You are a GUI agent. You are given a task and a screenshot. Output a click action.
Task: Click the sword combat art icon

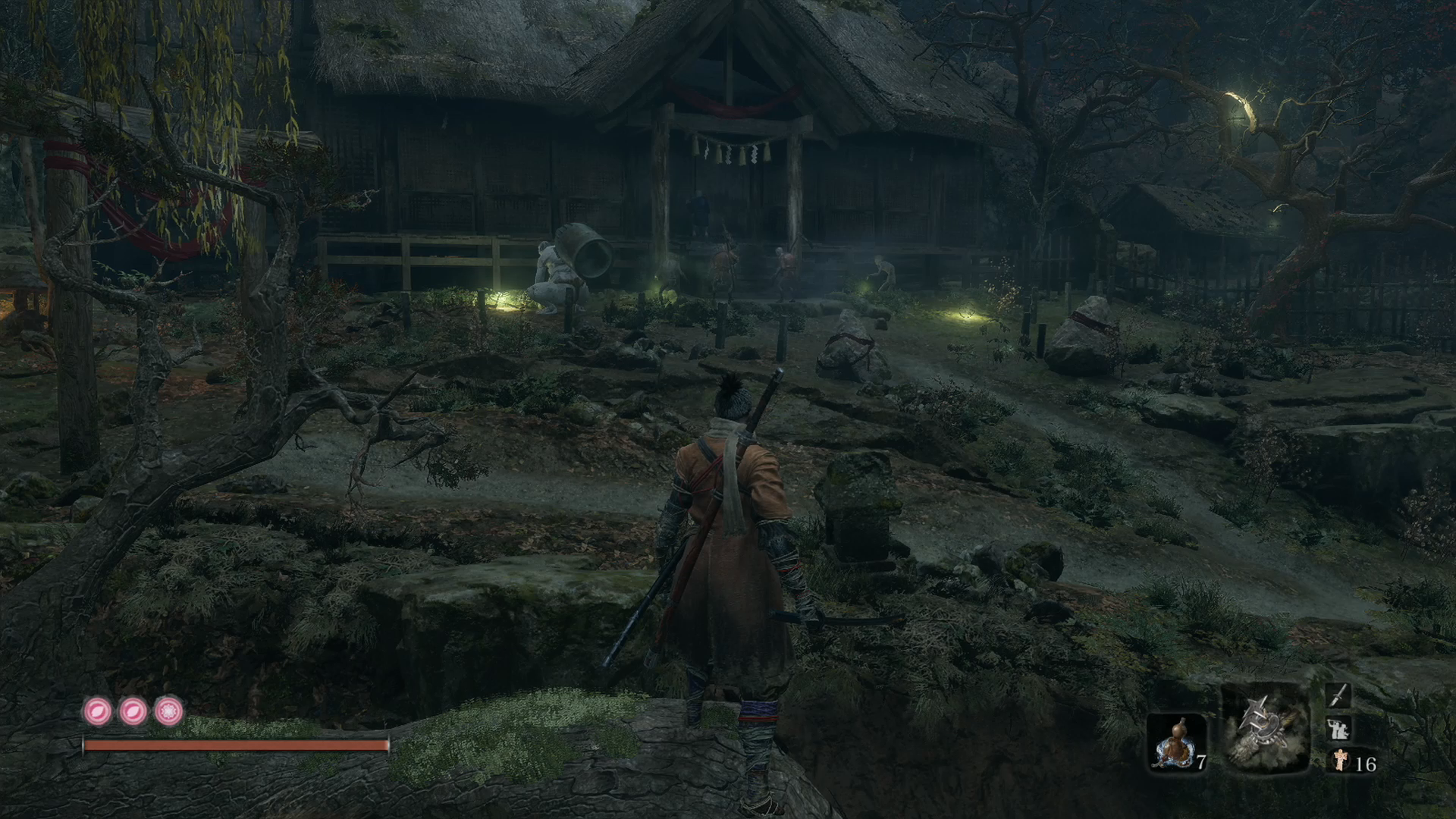1338,696
